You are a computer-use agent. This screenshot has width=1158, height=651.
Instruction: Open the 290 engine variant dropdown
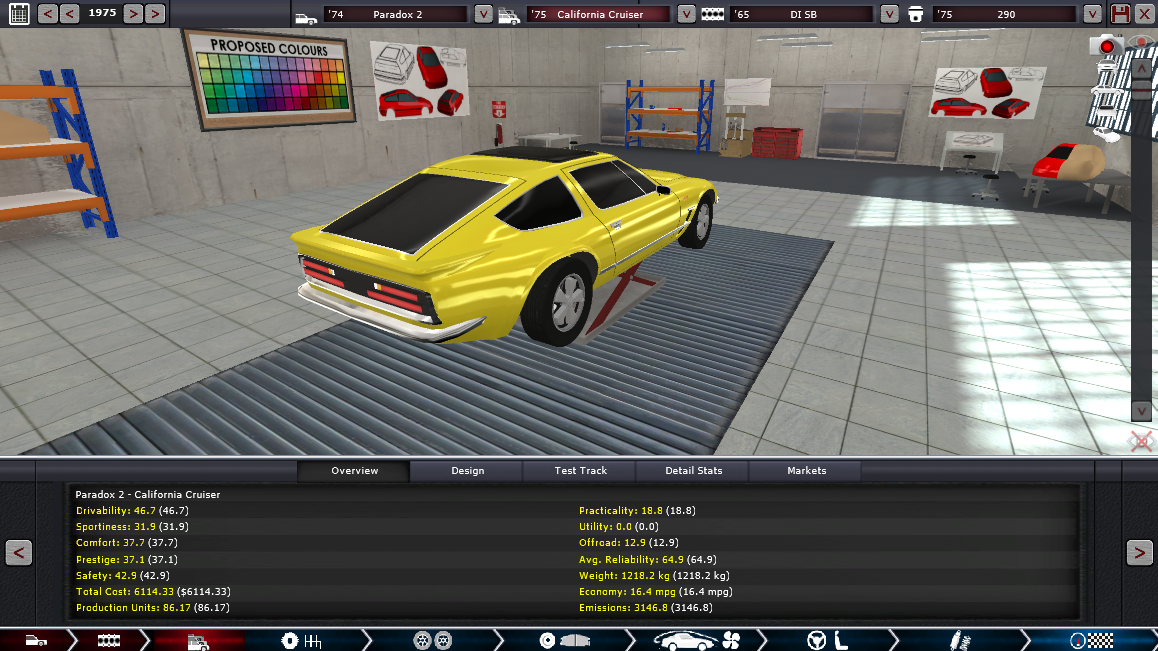pyautogui.click(x=1092, y=14)
